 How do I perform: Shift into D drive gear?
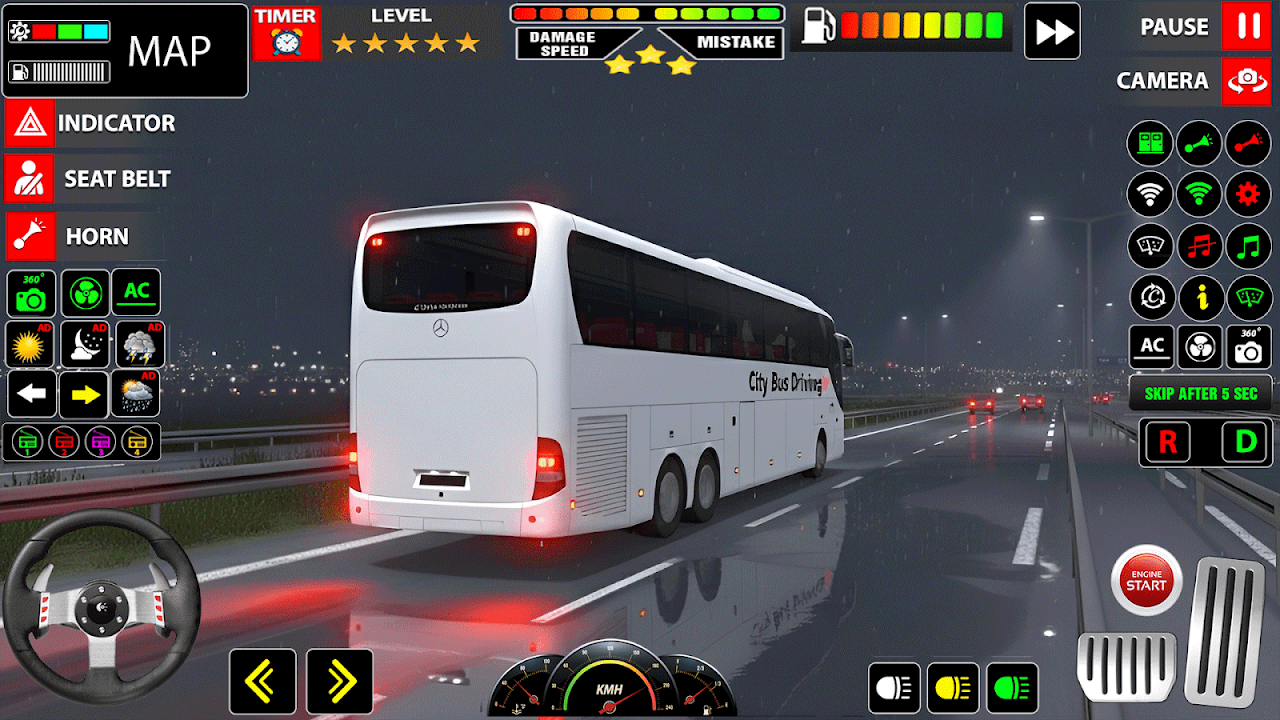(1245, 442)
